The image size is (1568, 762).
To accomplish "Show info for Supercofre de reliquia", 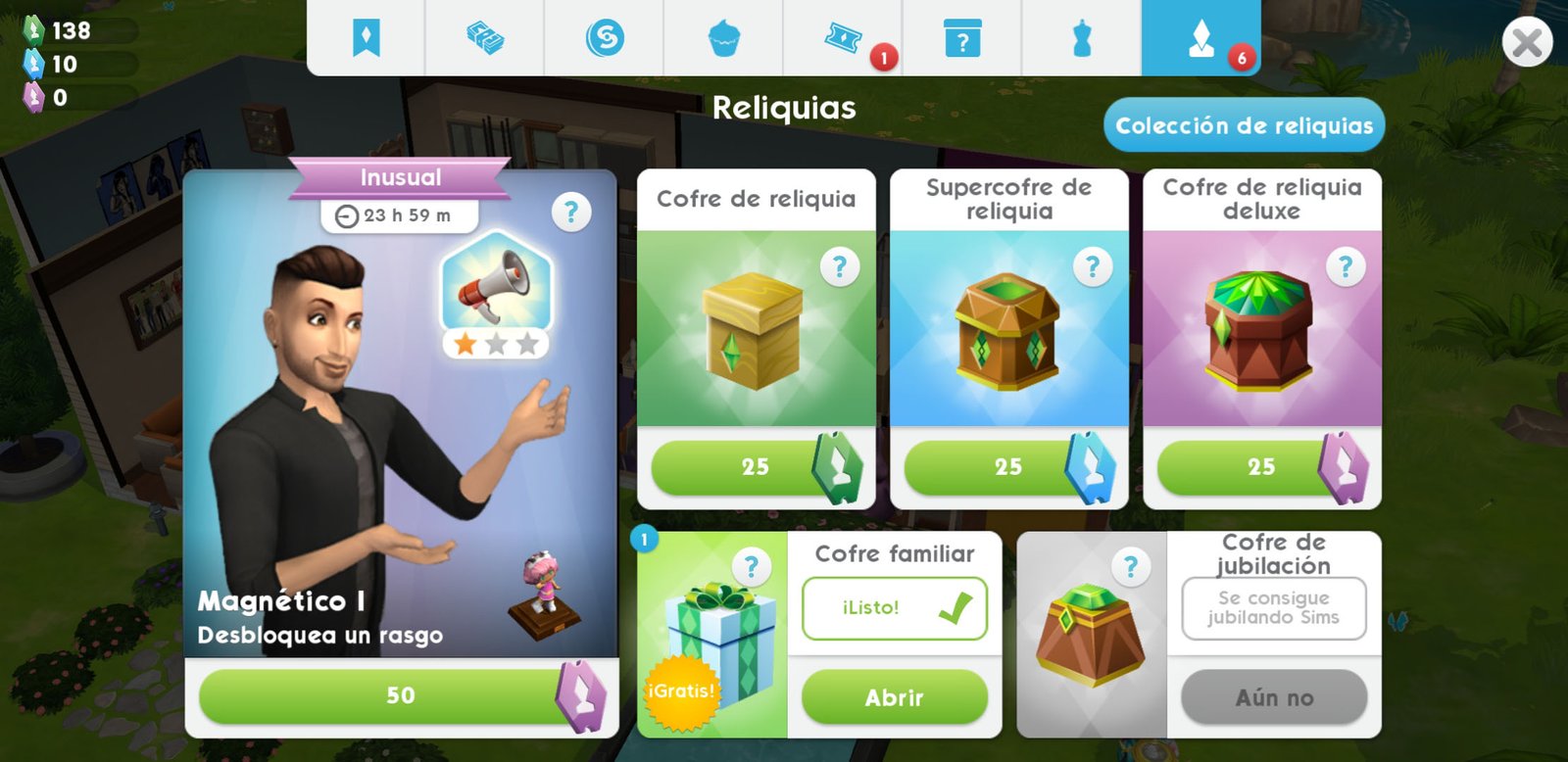I will (x=1093, y=266).
